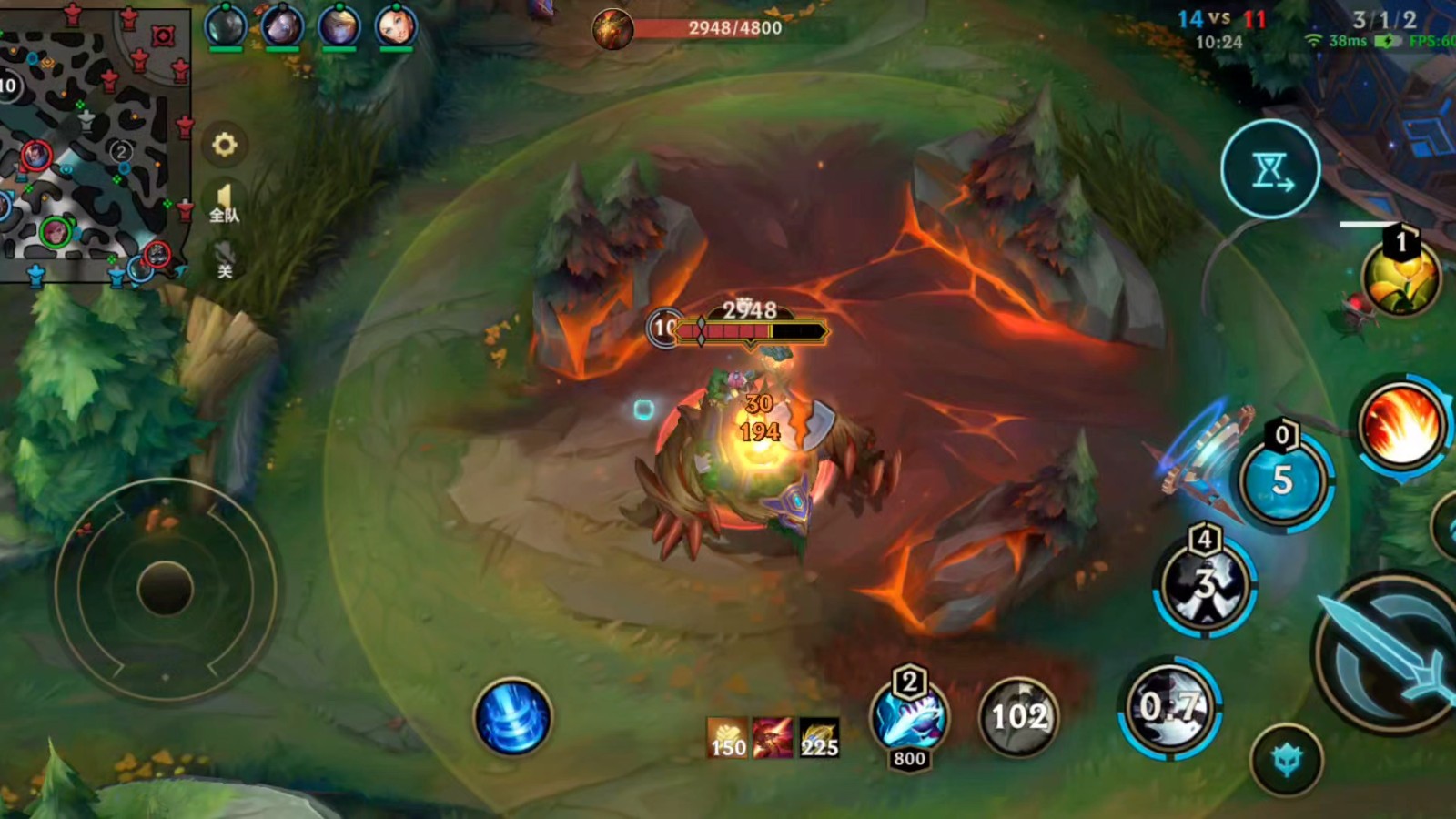Toggle the 全队 team speaker button
The height and width of the screenshot is (819, 1456).
coord(224,202)
